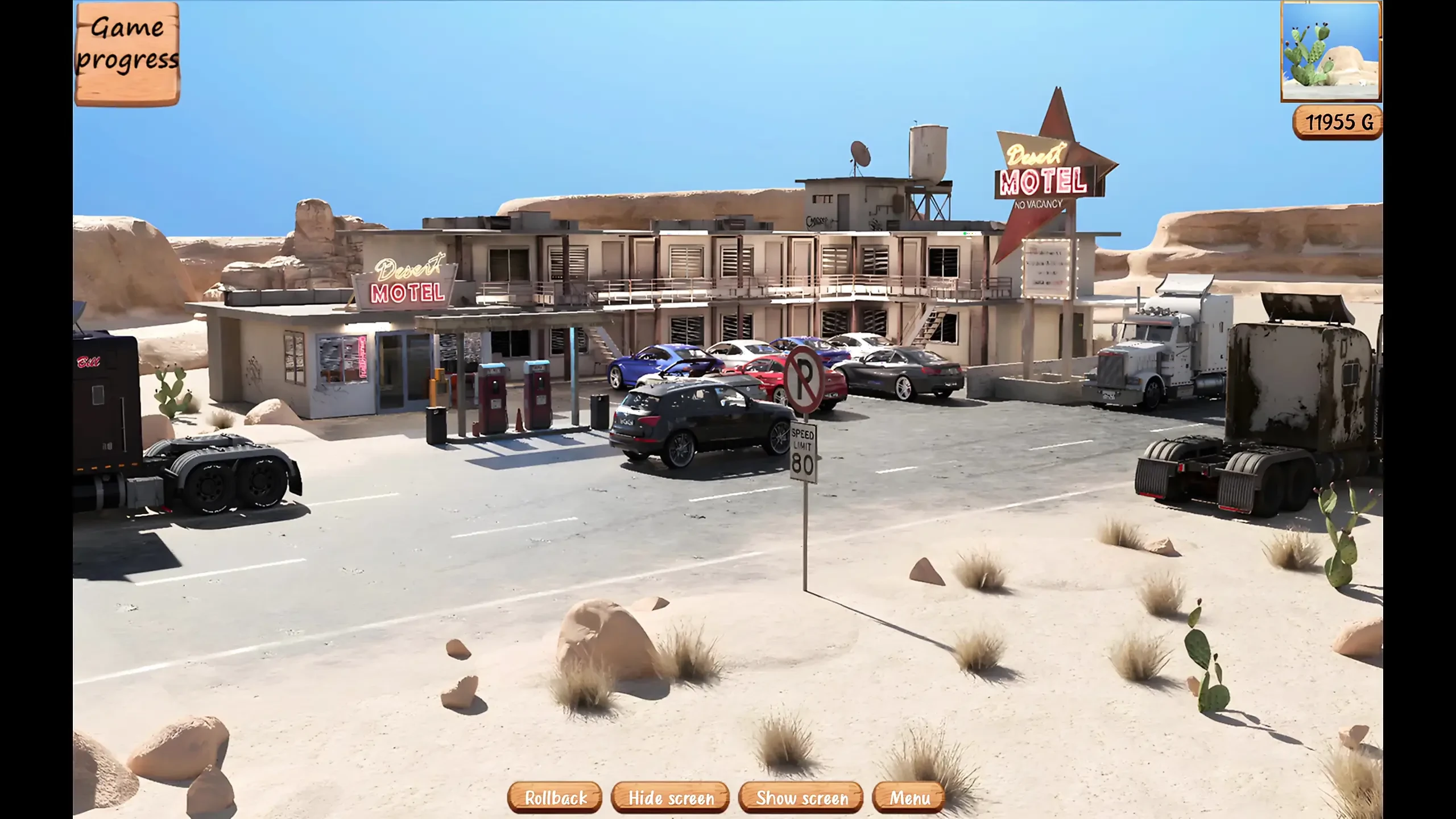Open the Menu button
Screen dimensions: 1456x819
[x=909, y=797]
